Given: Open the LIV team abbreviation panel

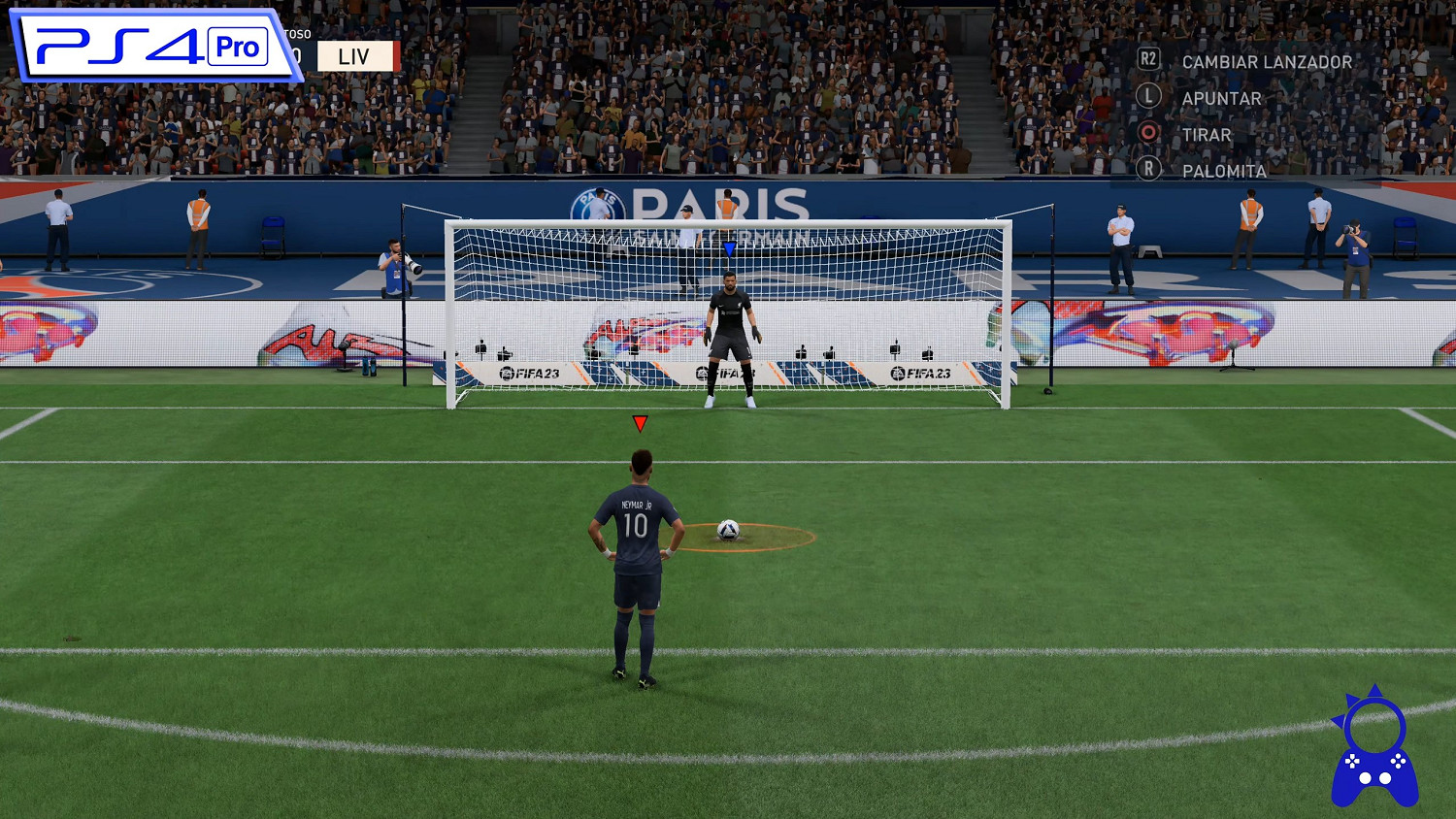Looking at the screenshot, I should (354, 54).
